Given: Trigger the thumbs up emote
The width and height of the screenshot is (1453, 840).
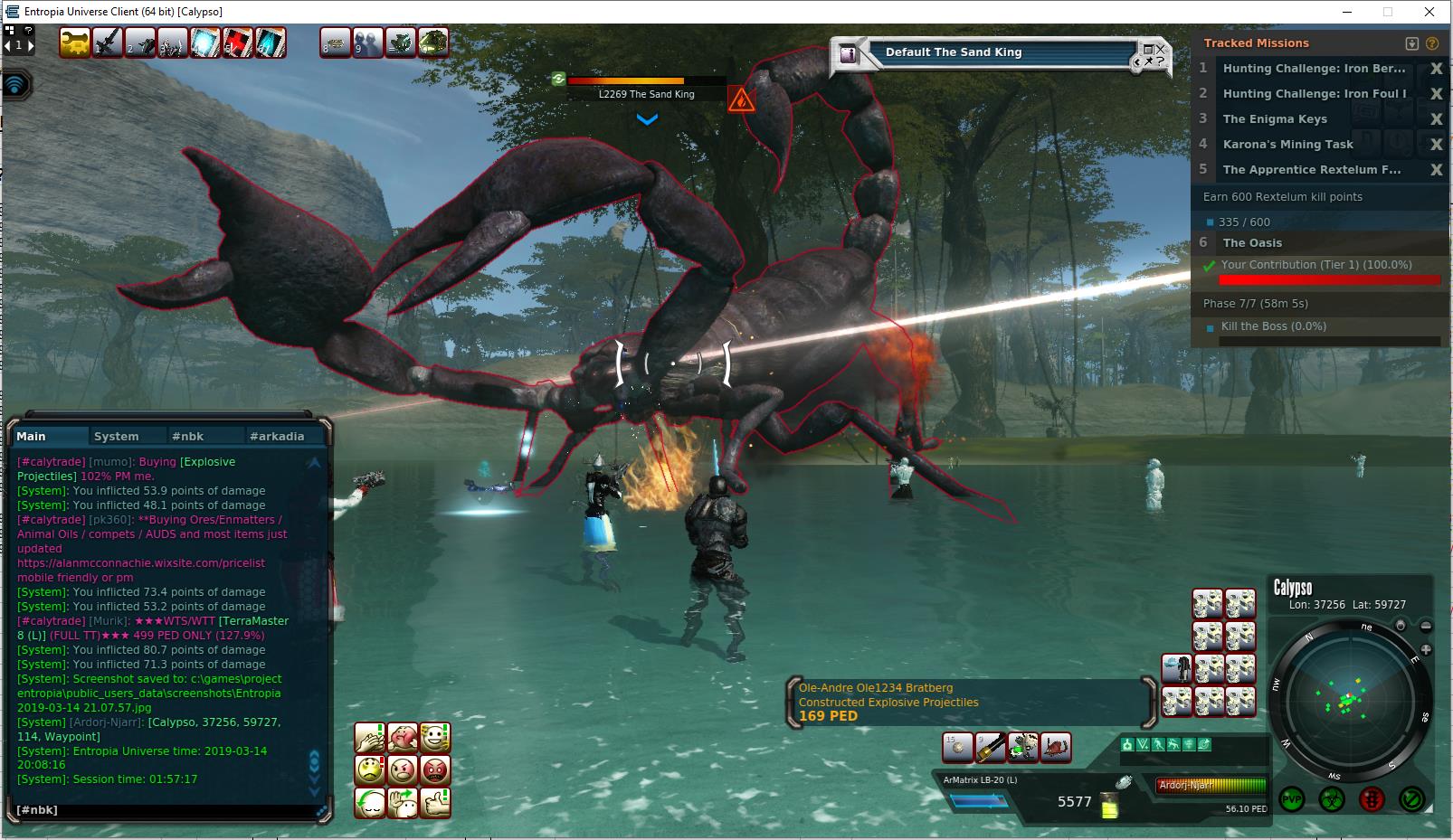Looking at the screenshot, I should (435, 802).
